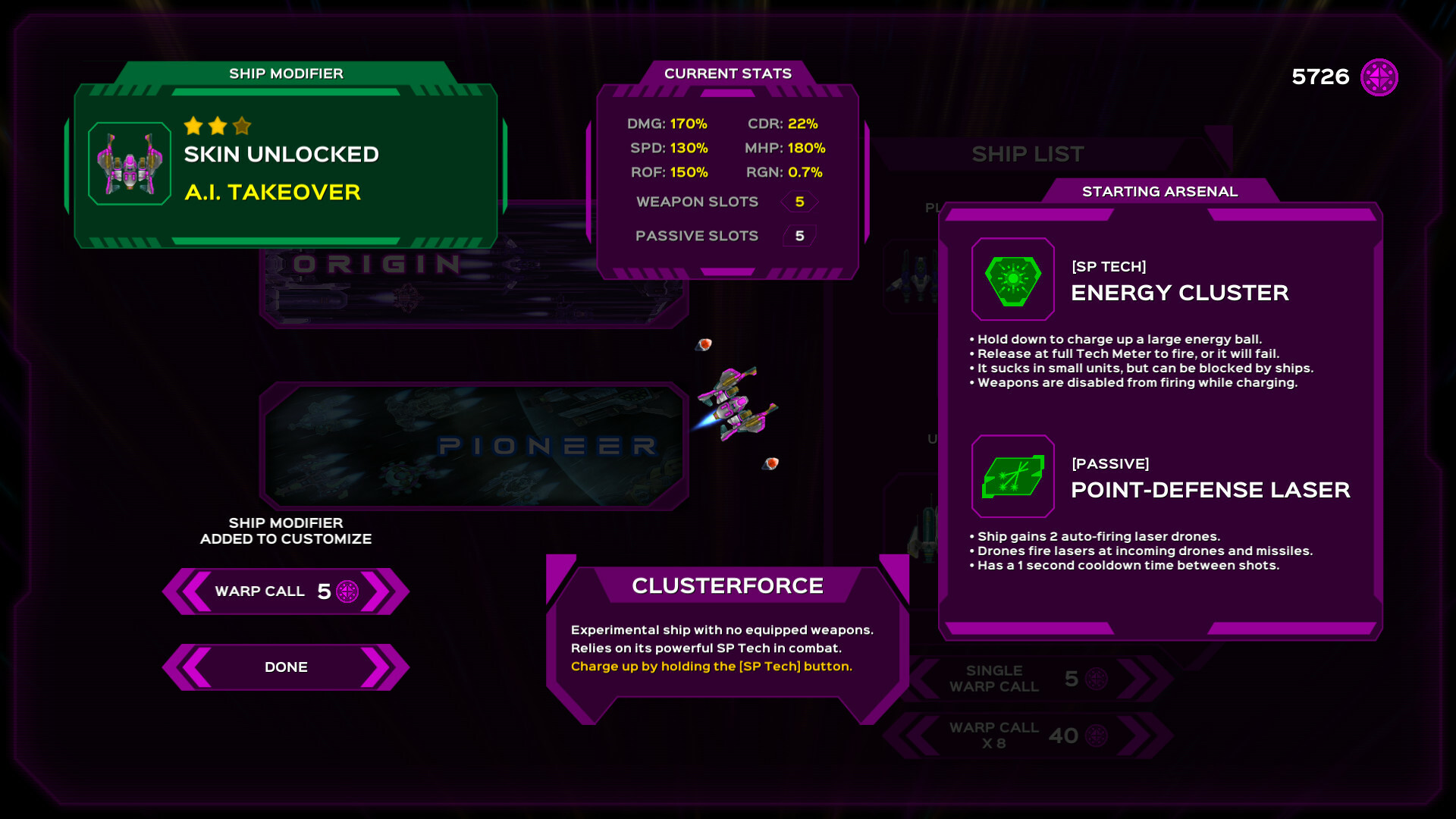The width and height of the screenshot is (1456, 819).
Task: Click the Point-Defense Laser passive icon
Action: [x=1013, y=477]
